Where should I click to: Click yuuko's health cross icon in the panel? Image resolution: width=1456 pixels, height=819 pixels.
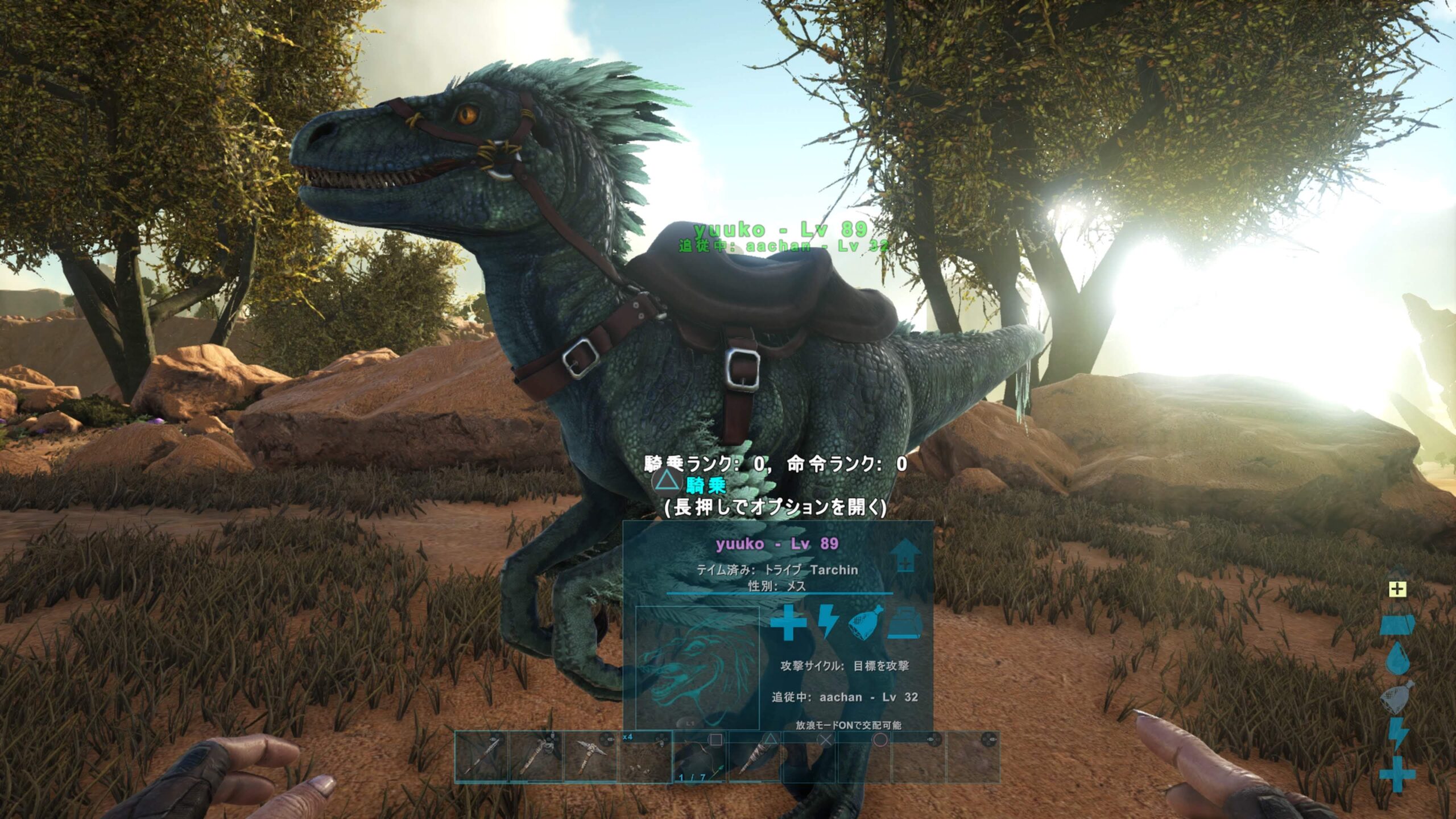[x=788, y=622]
